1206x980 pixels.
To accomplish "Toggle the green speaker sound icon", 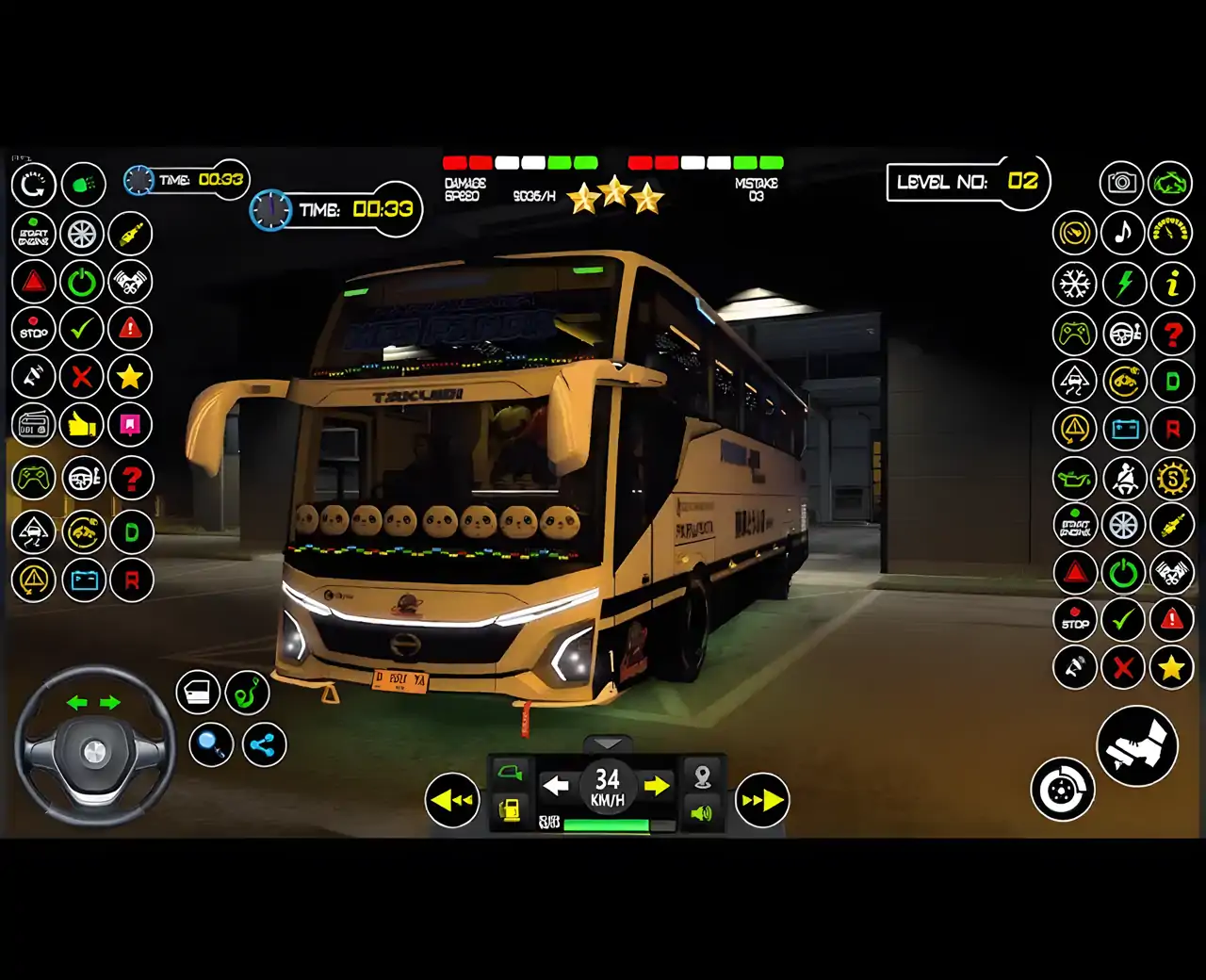I will pos(702,812).
